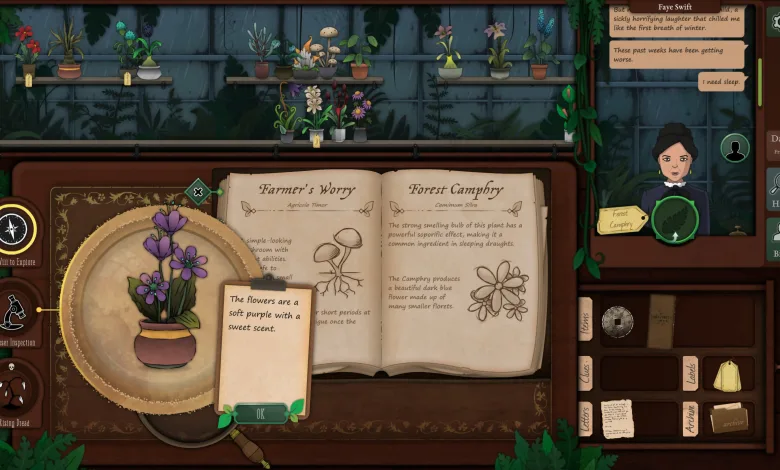Viewport: 780px width, 470px height.
Task: Open the archive folder
Action: (729, 418)
